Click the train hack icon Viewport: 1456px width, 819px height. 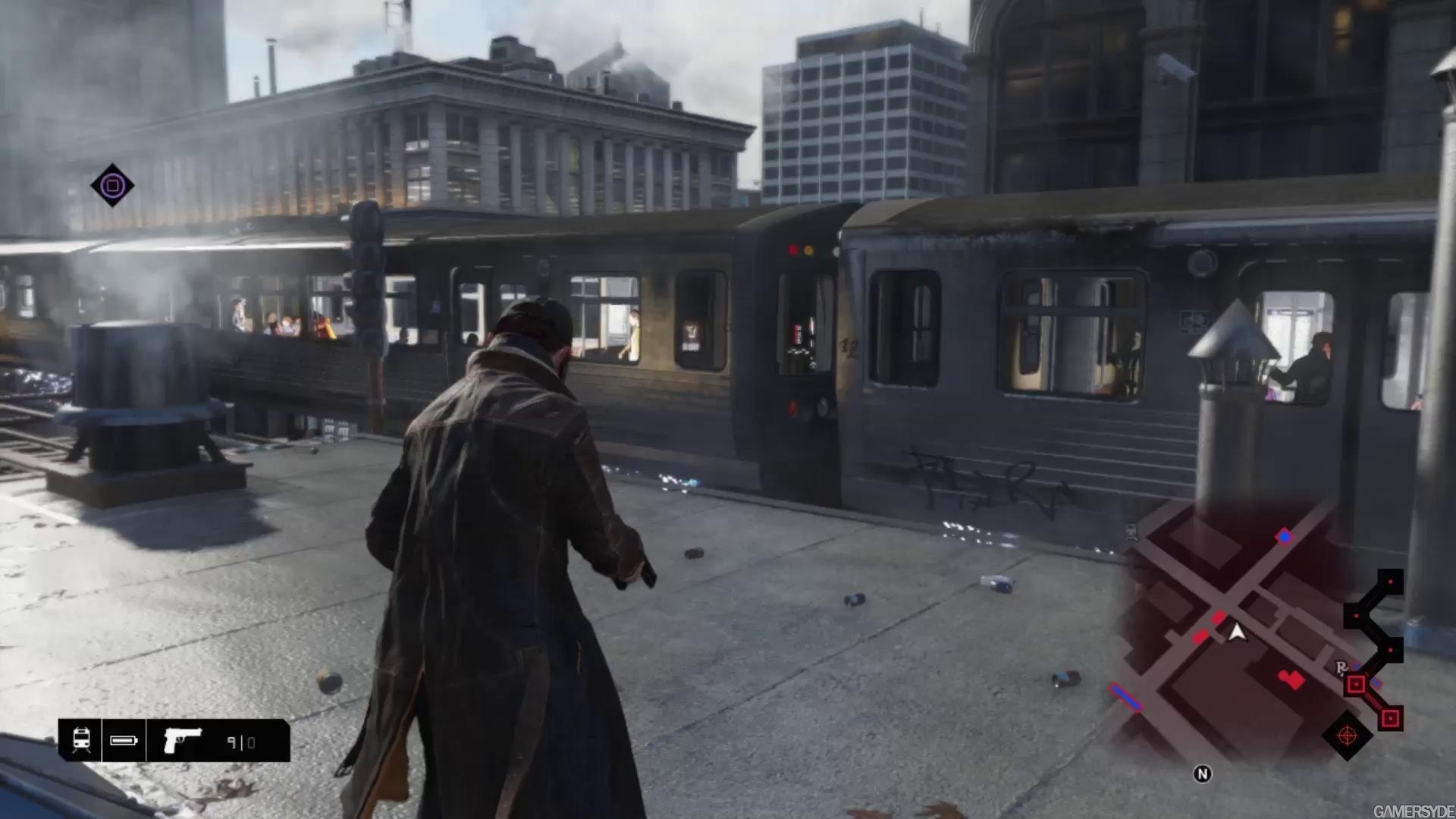click(81, 740)
